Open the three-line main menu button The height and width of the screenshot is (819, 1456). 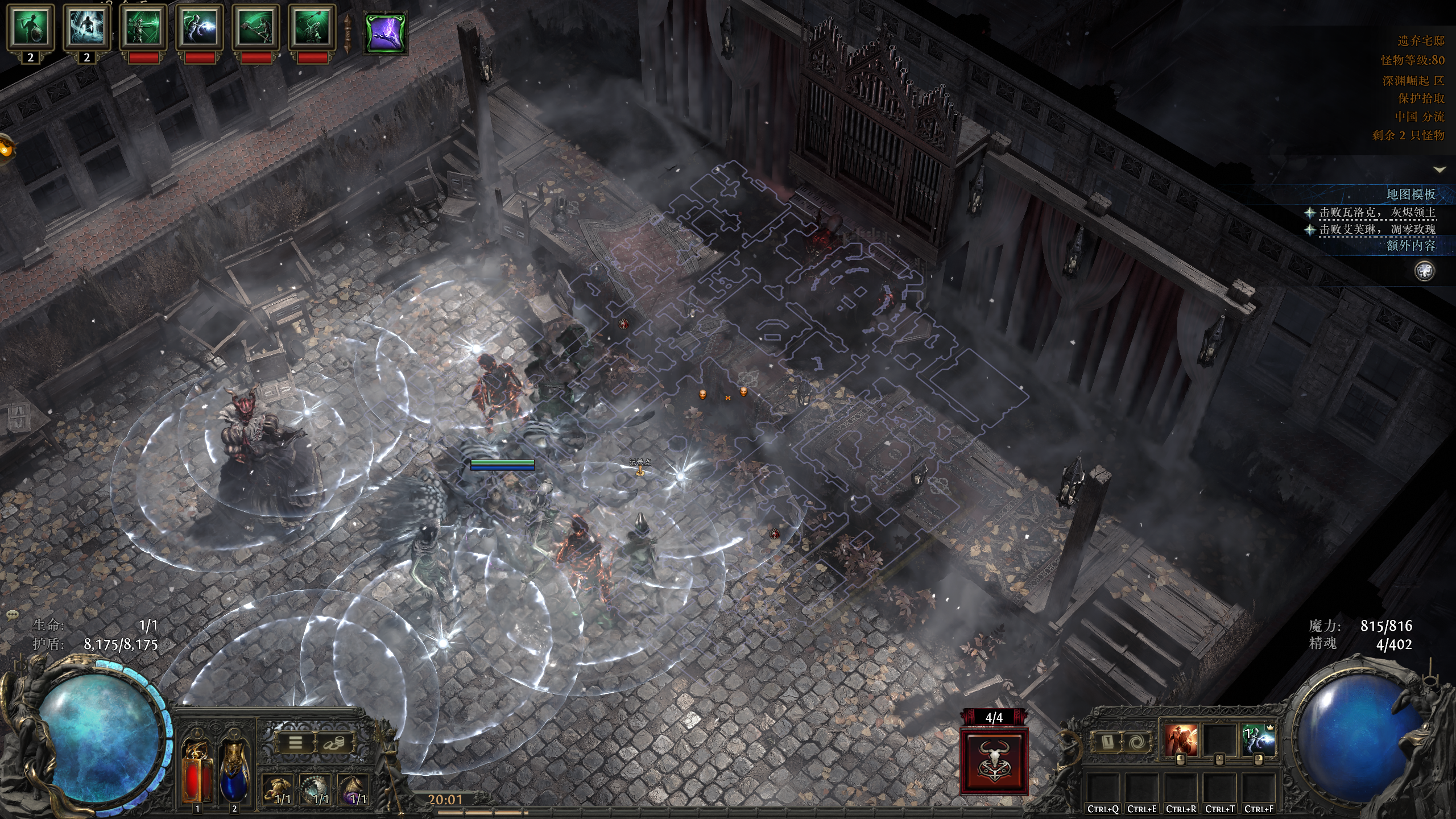pyautogui.click(x=296, y=743)
